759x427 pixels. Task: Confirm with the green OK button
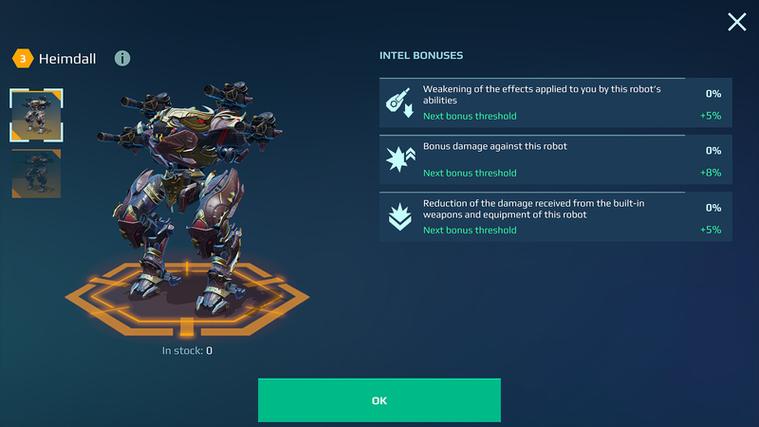379,400
